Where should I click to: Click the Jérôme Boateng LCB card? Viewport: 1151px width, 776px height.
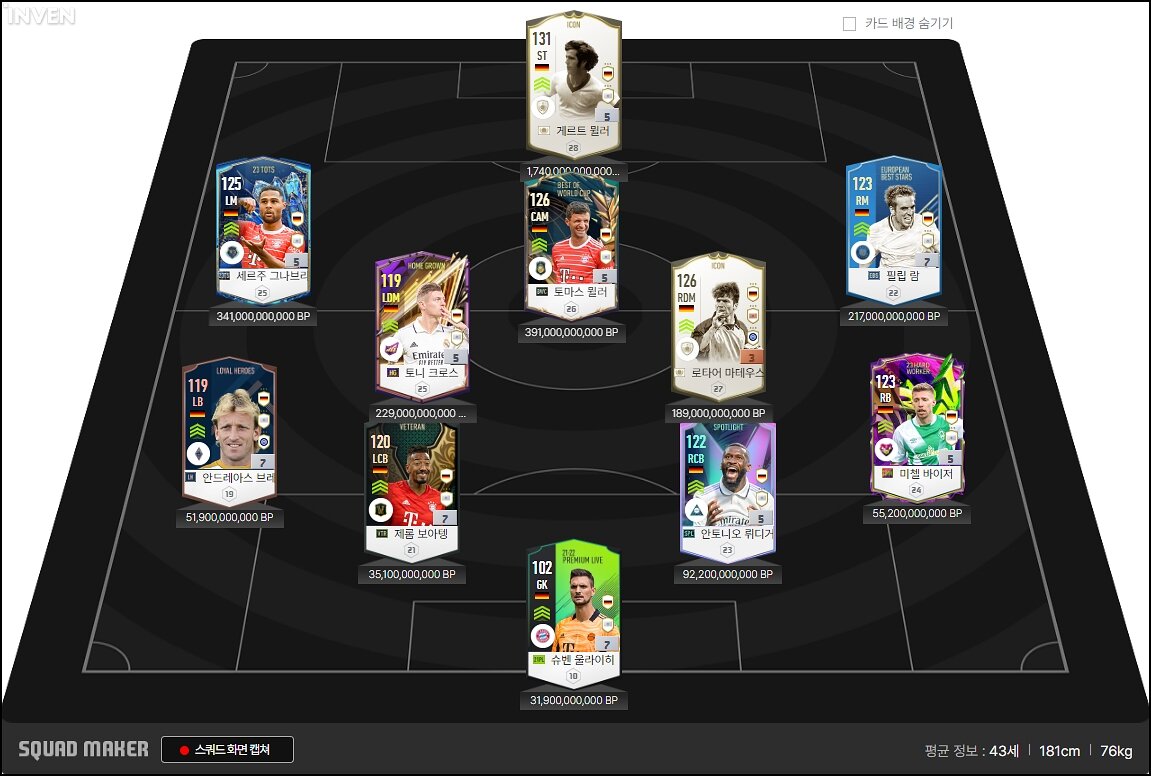coord(411,489)
